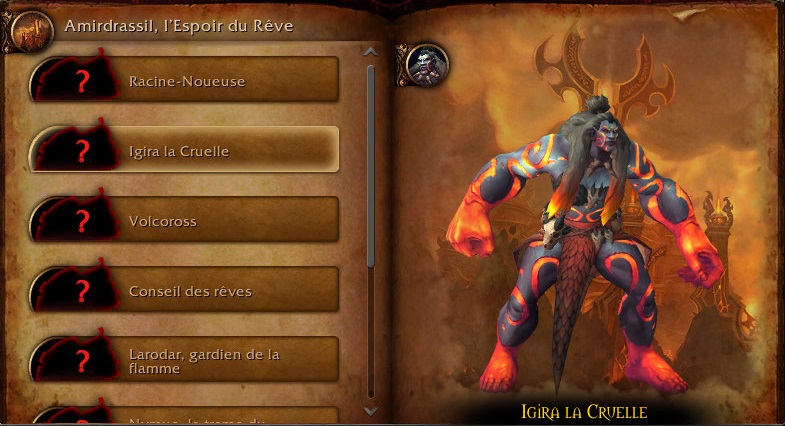Select Conseil des rêves encounter
Viewport: 785px width, 426px height.
(186, 291)
